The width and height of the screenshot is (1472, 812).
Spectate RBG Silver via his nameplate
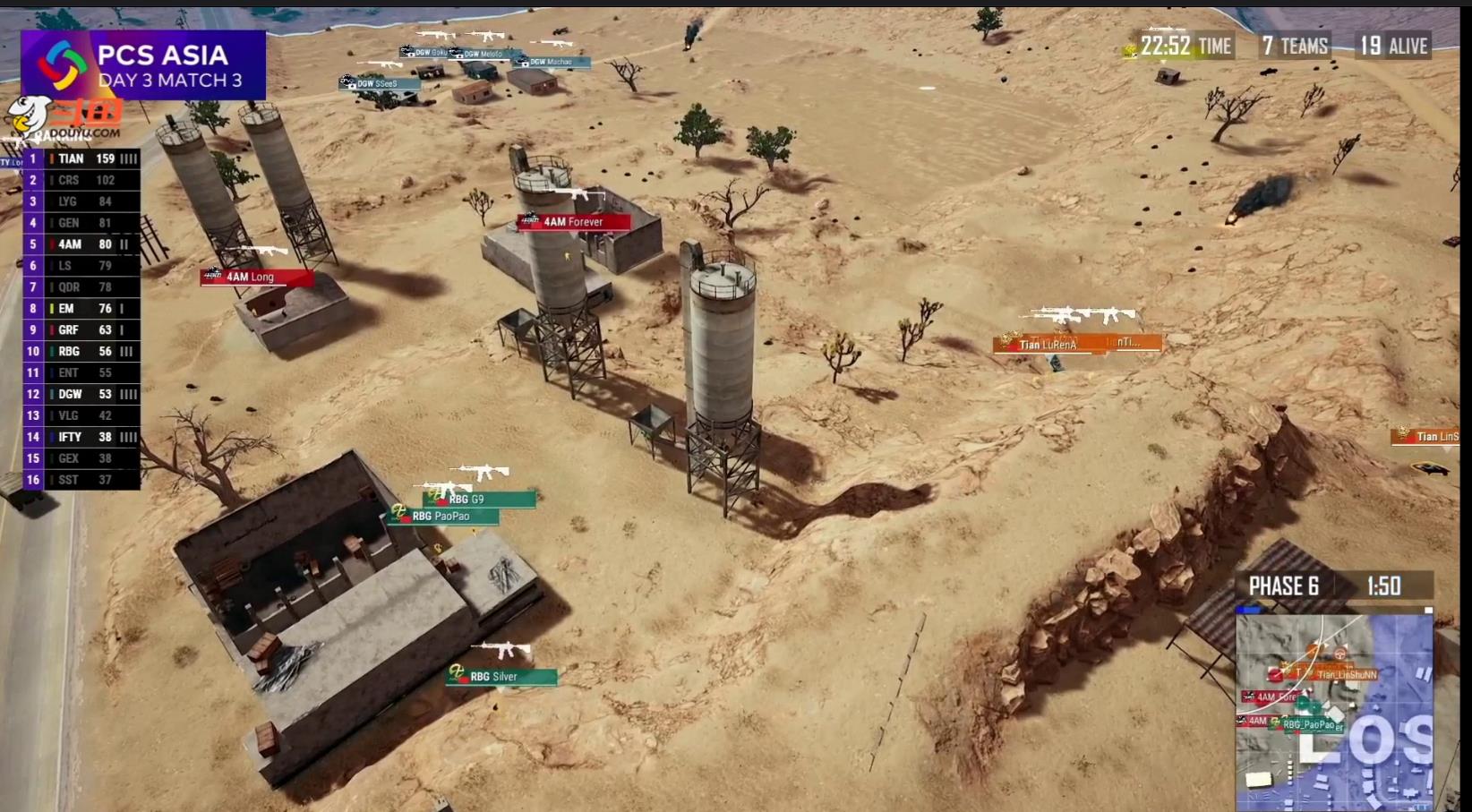pyautogui.click(x=501, y=677)
